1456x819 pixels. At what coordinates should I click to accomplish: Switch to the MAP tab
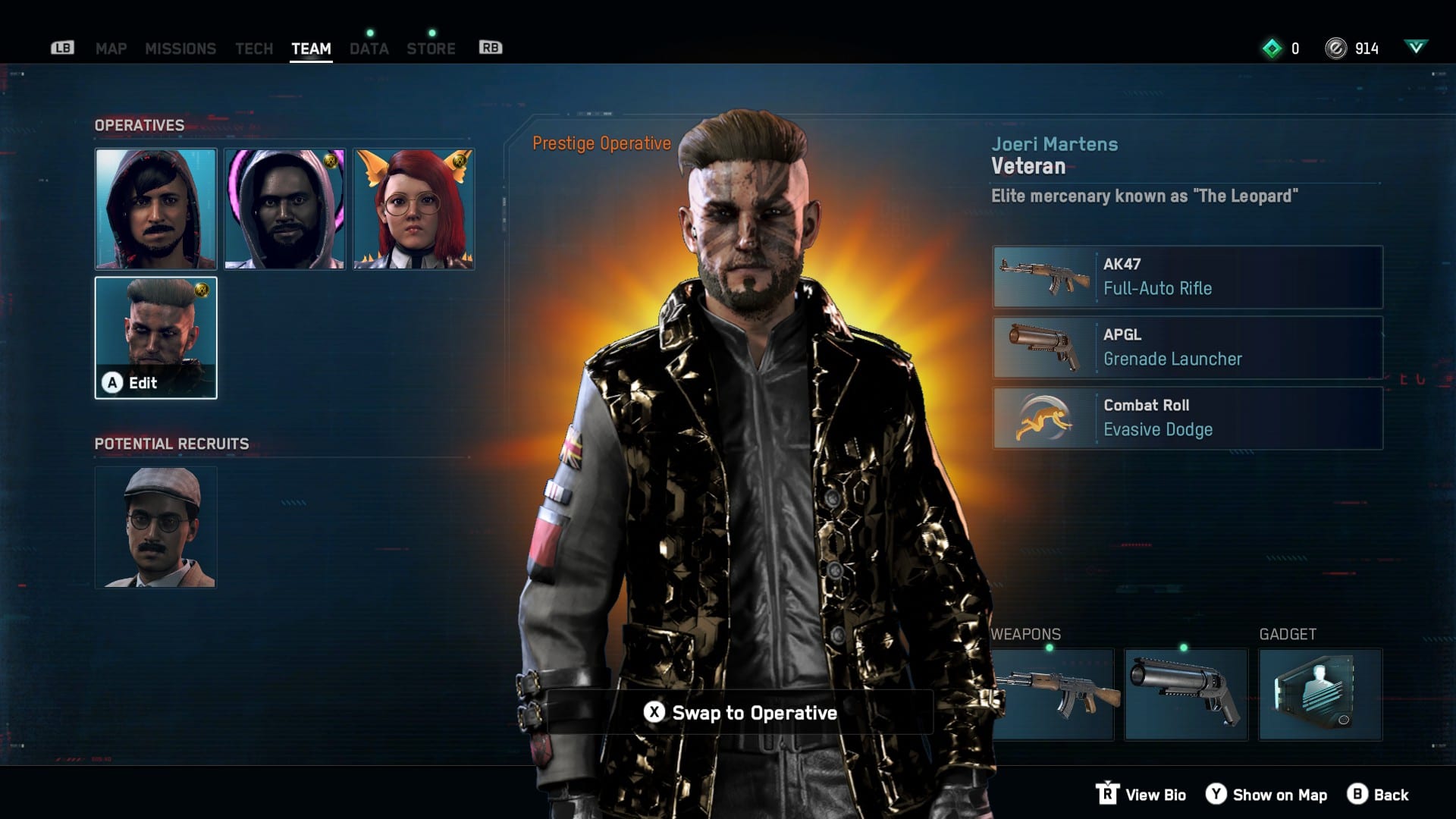(x=111, y=49)
